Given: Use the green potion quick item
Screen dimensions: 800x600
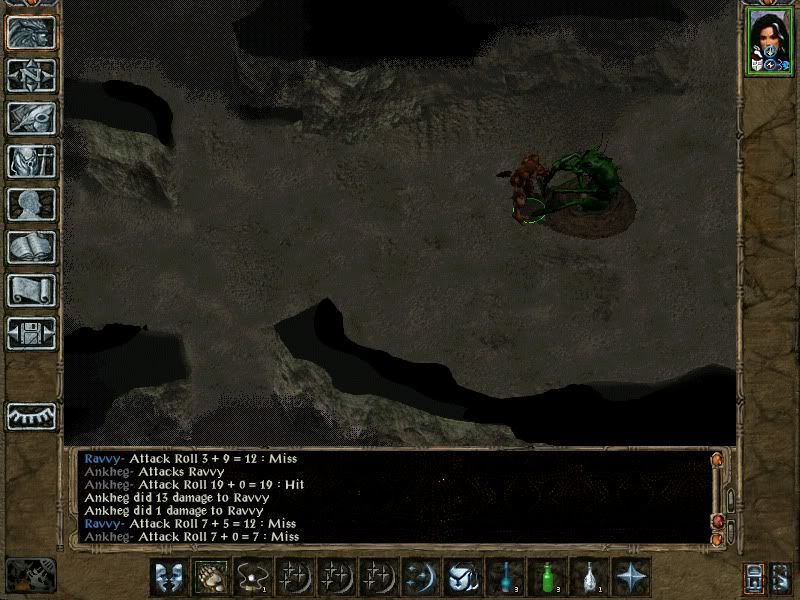Looking at the screenshot, I should pyautogui.click(x=548, y=576).
